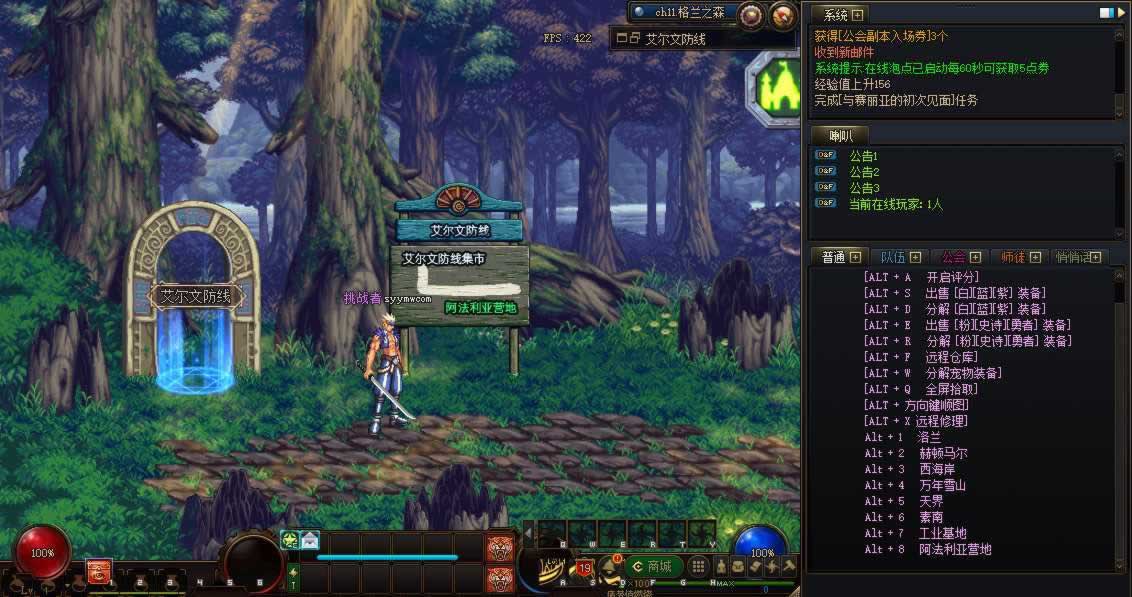Screen dimensions: 1132x597
Task: Click the 艾尔文防线 area name bar
Action: (x=702, y=39)
